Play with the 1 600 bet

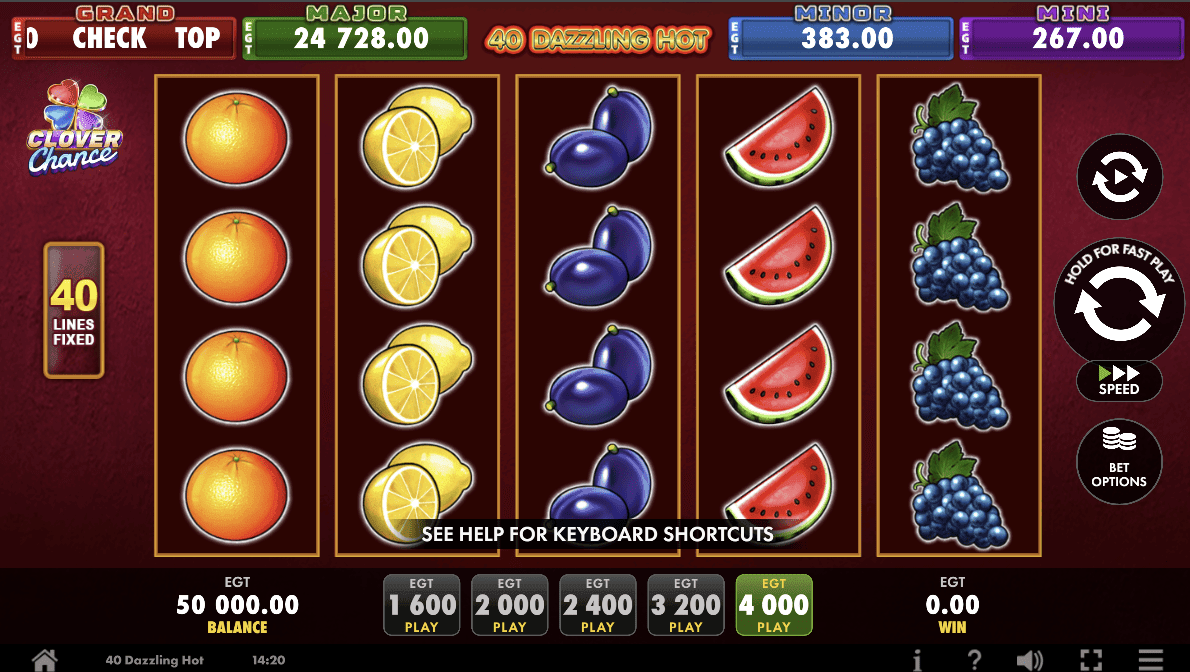pos(422,605)
